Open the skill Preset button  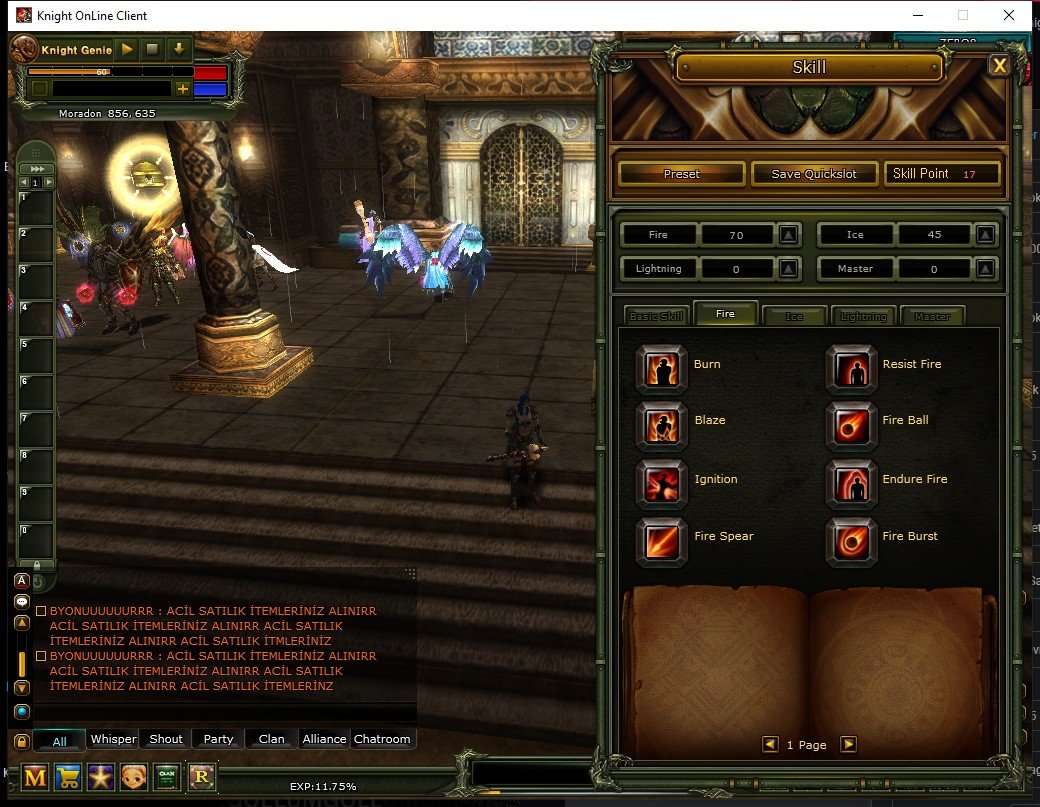(681, 174)
